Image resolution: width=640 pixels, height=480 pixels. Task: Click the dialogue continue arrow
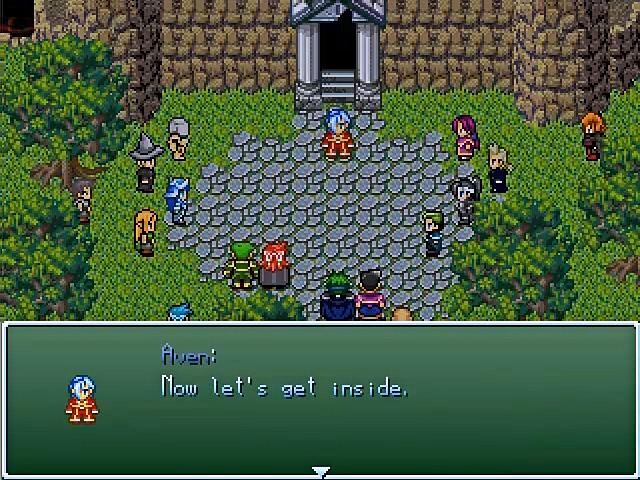320,471
